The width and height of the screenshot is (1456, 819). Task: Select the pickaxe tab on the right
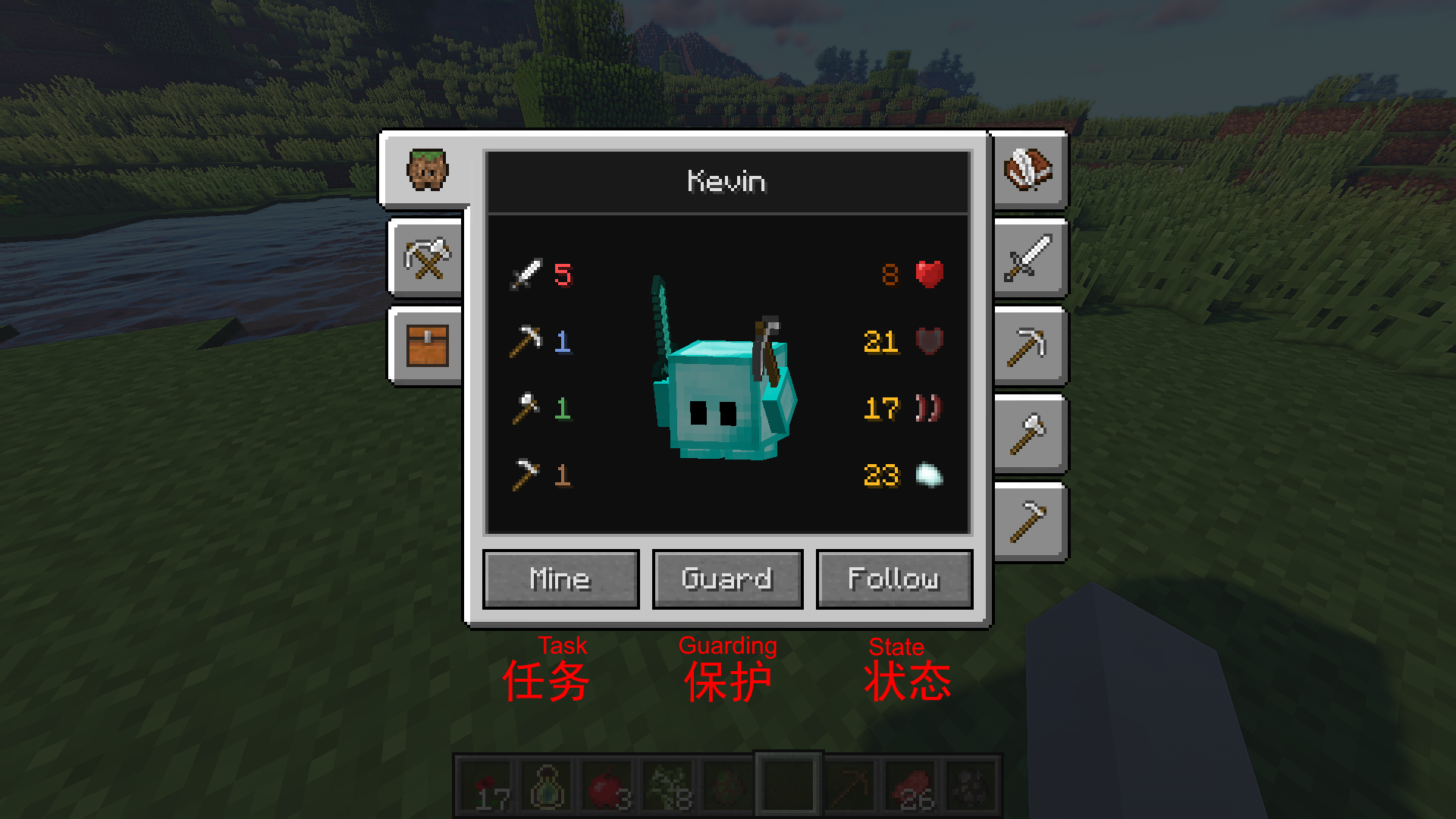pos(1028,347)
